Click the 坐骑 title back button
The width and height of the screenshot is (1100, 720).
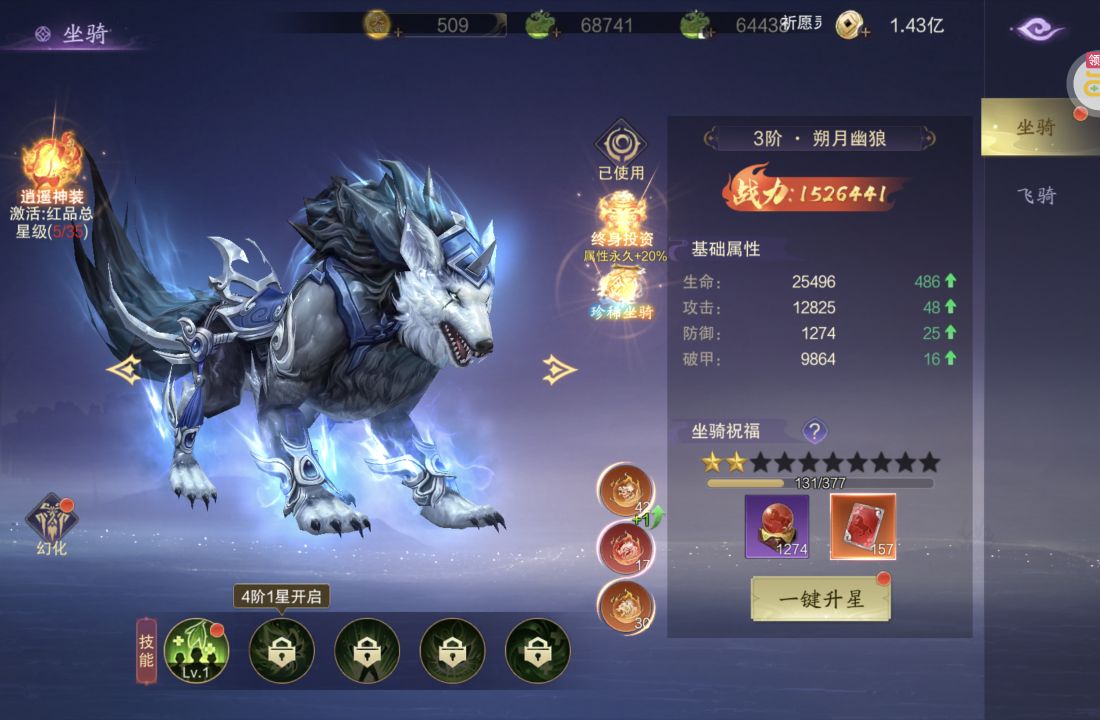pyautogui.click(x=43, y=34)
